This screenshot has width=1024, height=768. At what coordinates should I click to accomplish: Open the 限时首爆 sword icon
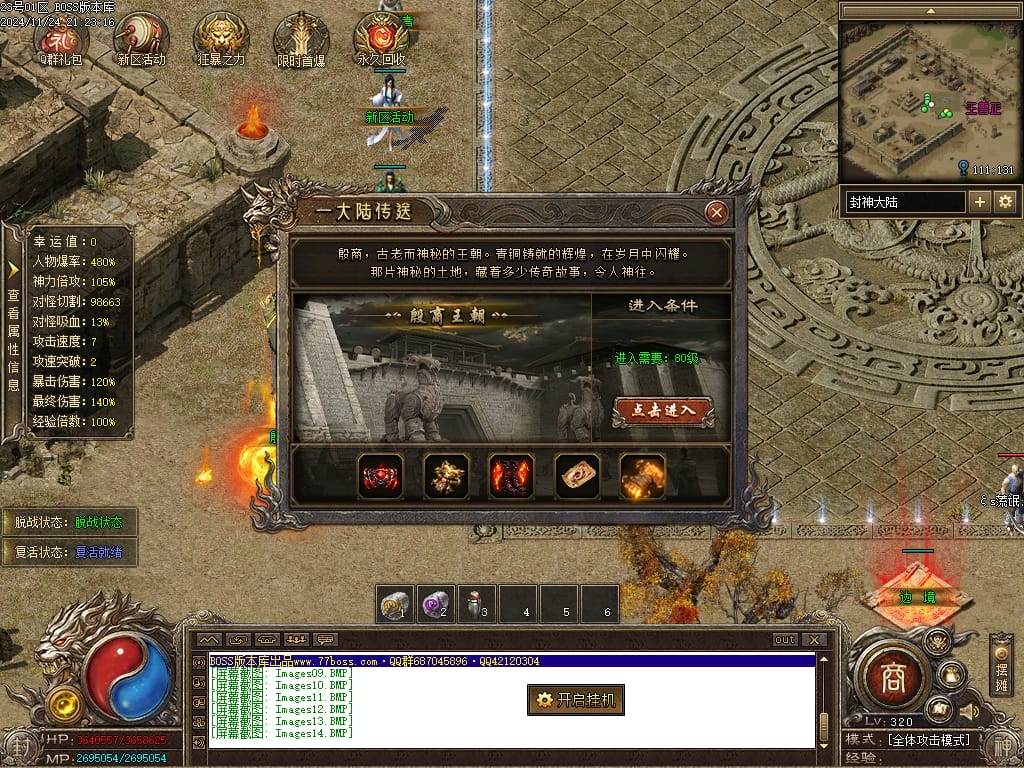pos(301,35)
